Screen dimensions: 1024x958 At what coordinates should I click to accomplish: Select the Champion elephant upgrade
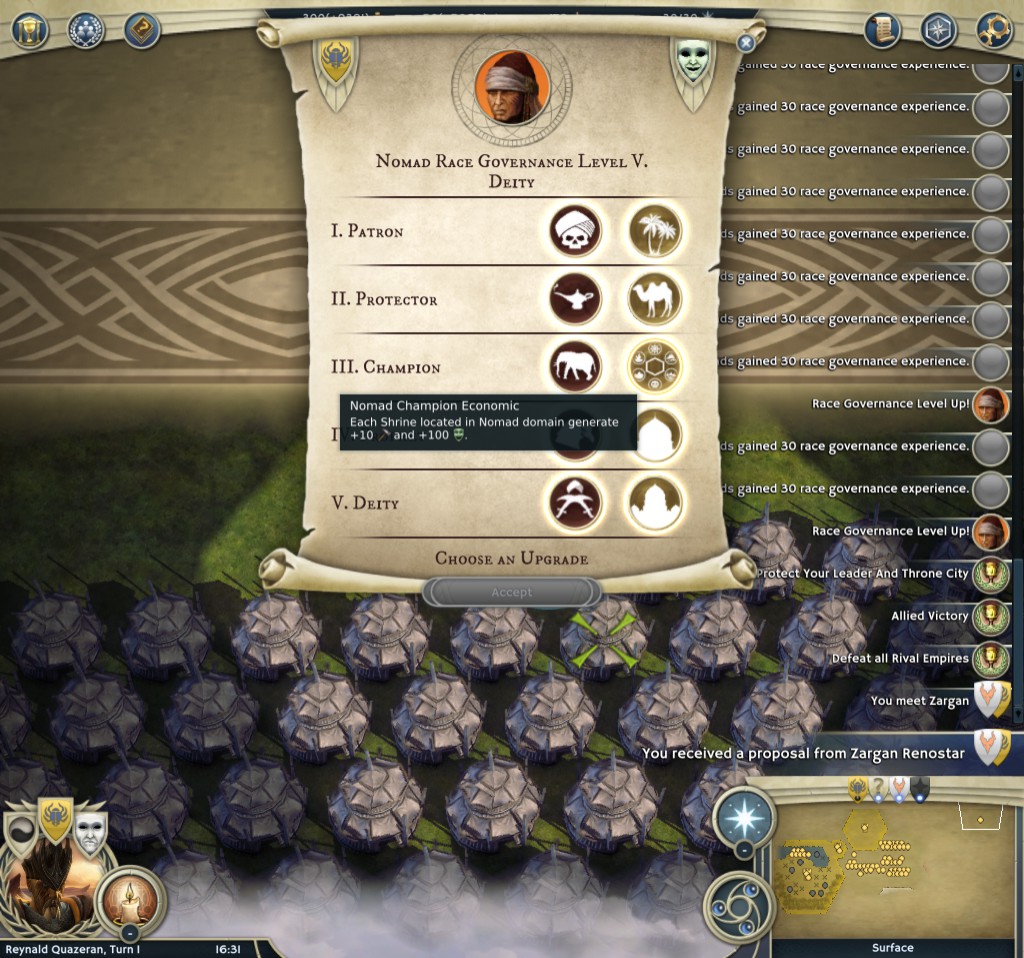[x=575, y=367]
